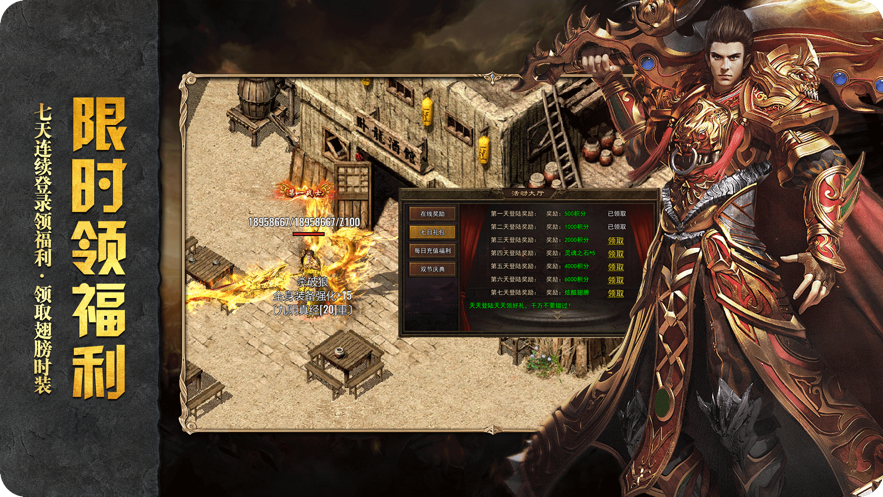Claim the fifth day 4000积分 reward
Screen dimensions: 883x497
(616, 267)
